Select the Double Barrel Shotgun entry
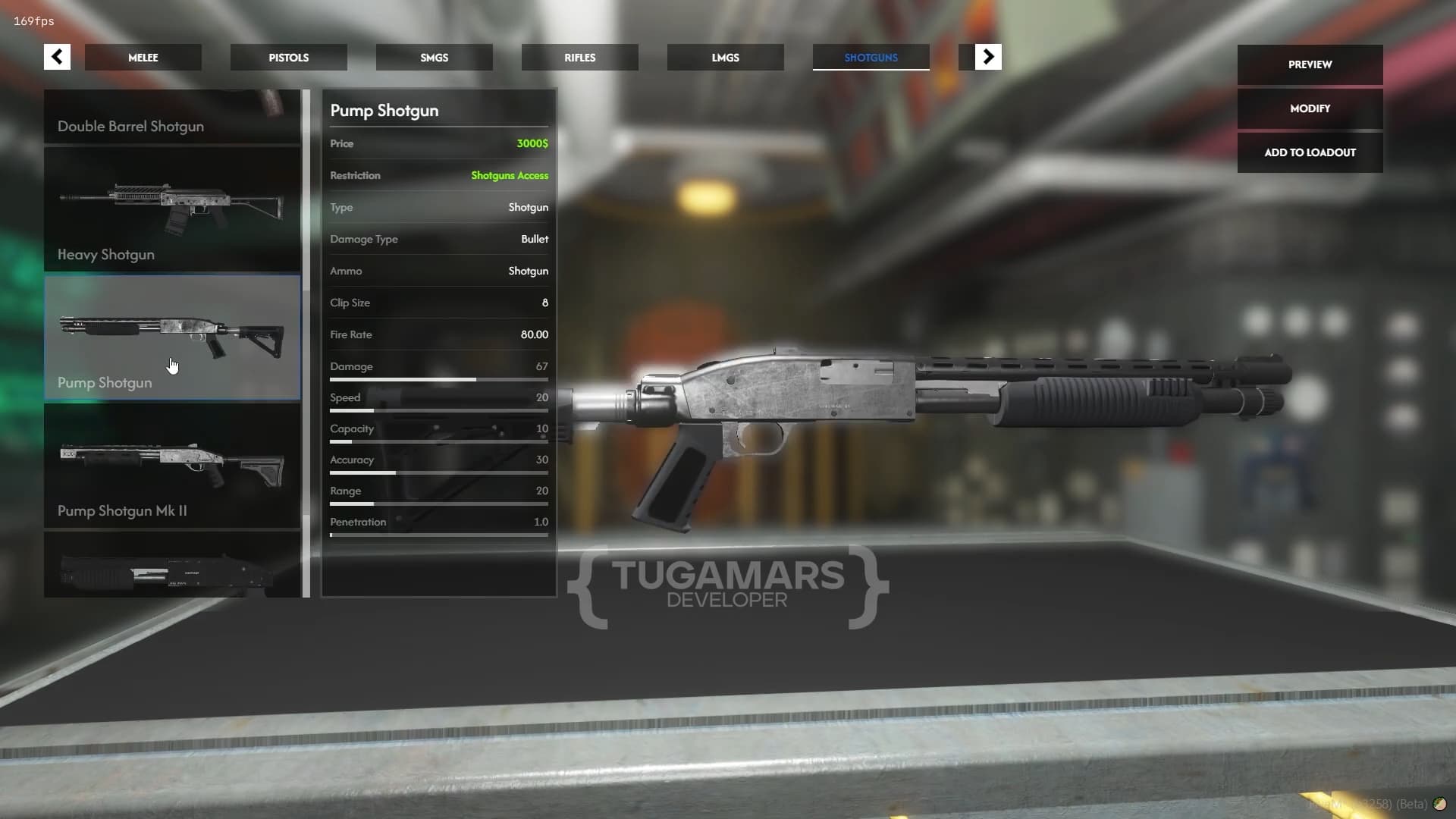 point(172,118)
